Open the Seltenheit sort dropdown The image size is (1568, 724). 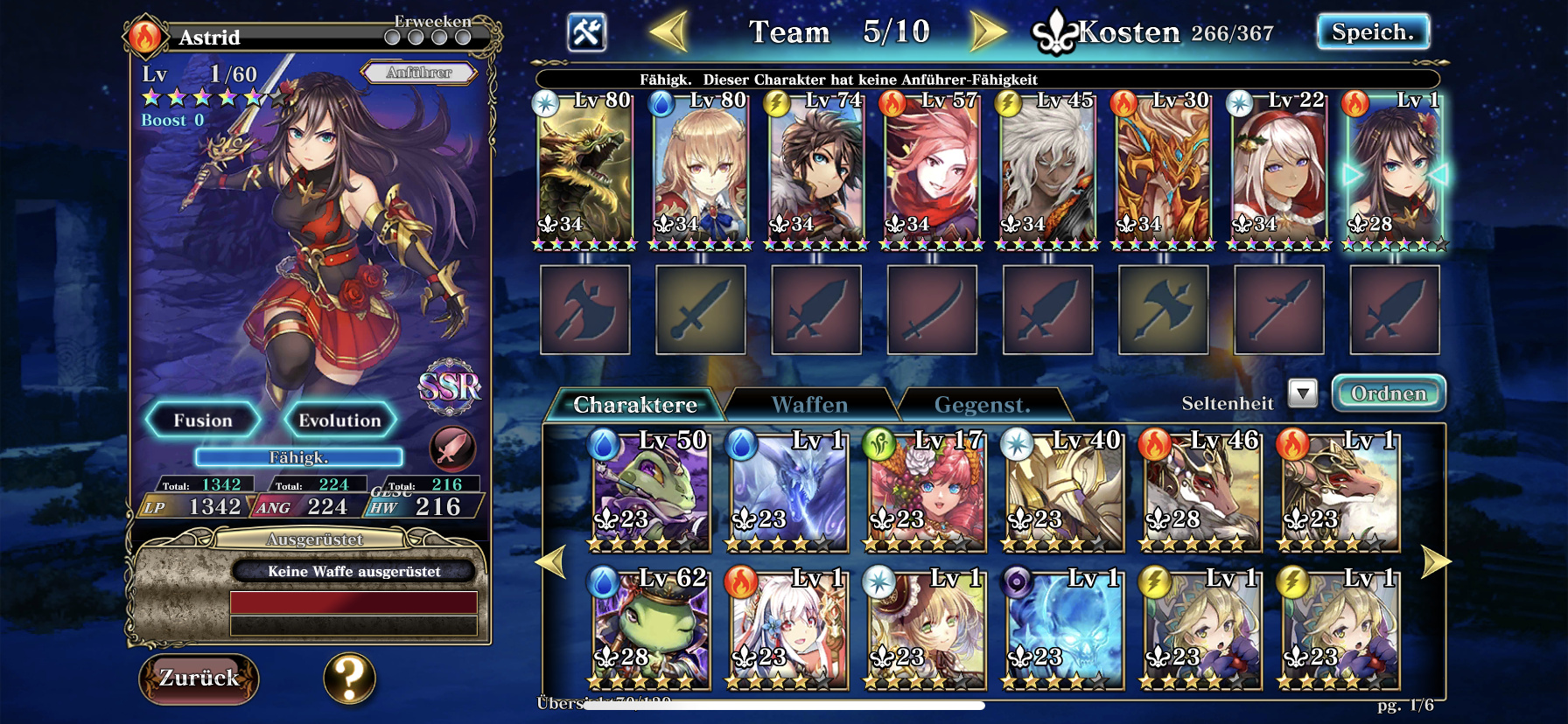click(x=1302, y=394)
